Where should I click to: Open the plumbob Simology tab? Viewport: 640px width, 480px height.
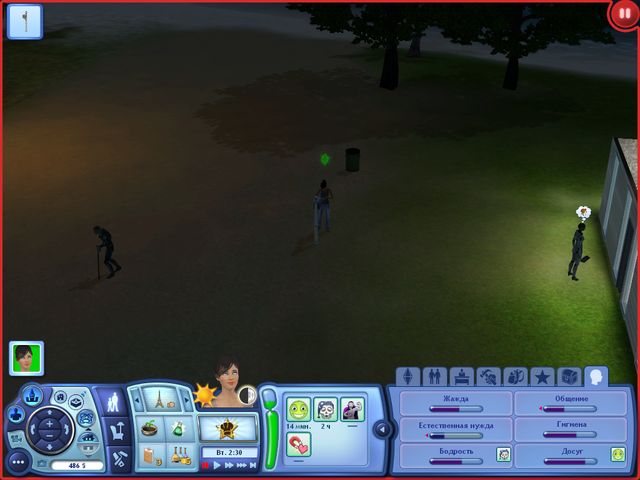pos(409,377)
